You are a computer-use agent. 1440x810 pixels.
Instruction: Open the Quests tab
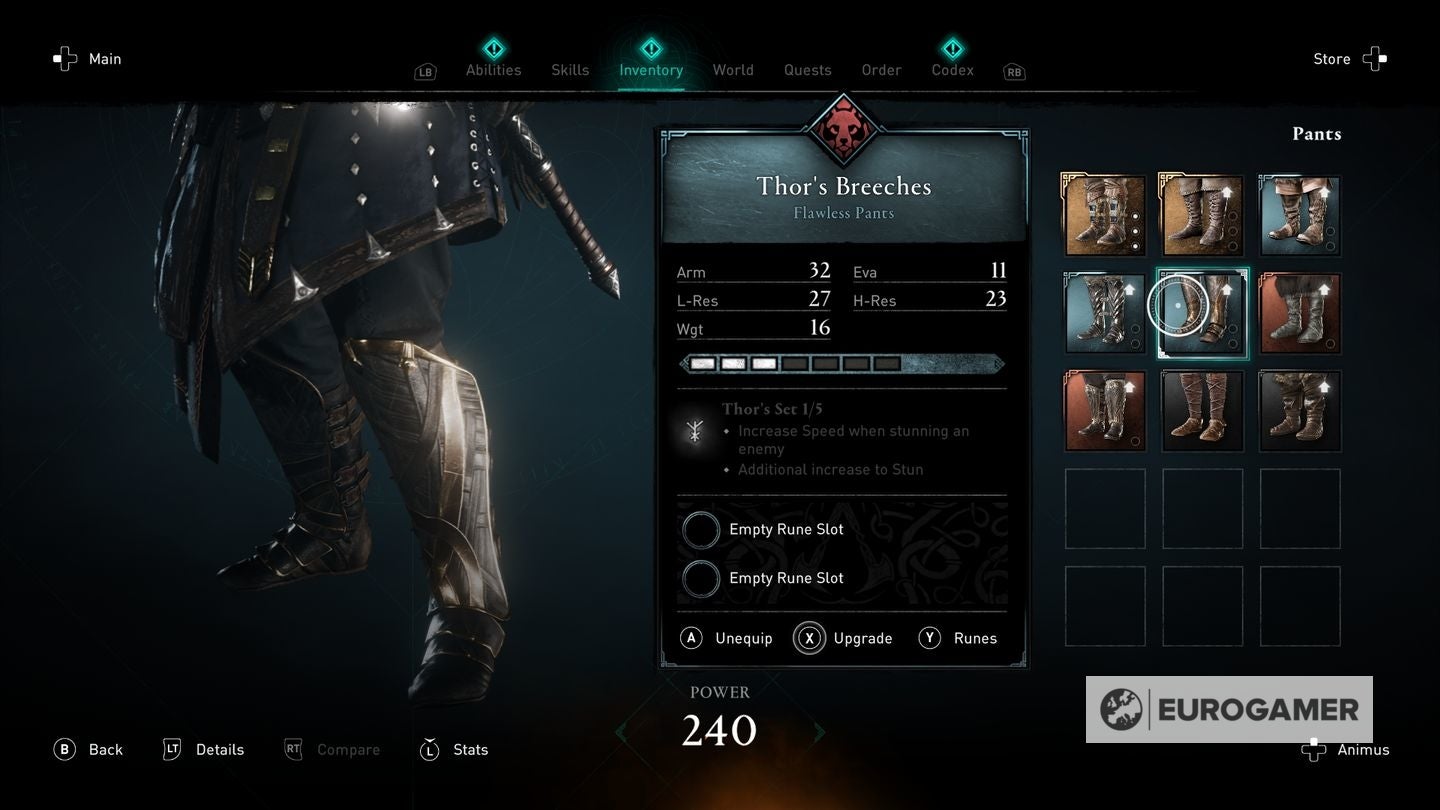806,70
